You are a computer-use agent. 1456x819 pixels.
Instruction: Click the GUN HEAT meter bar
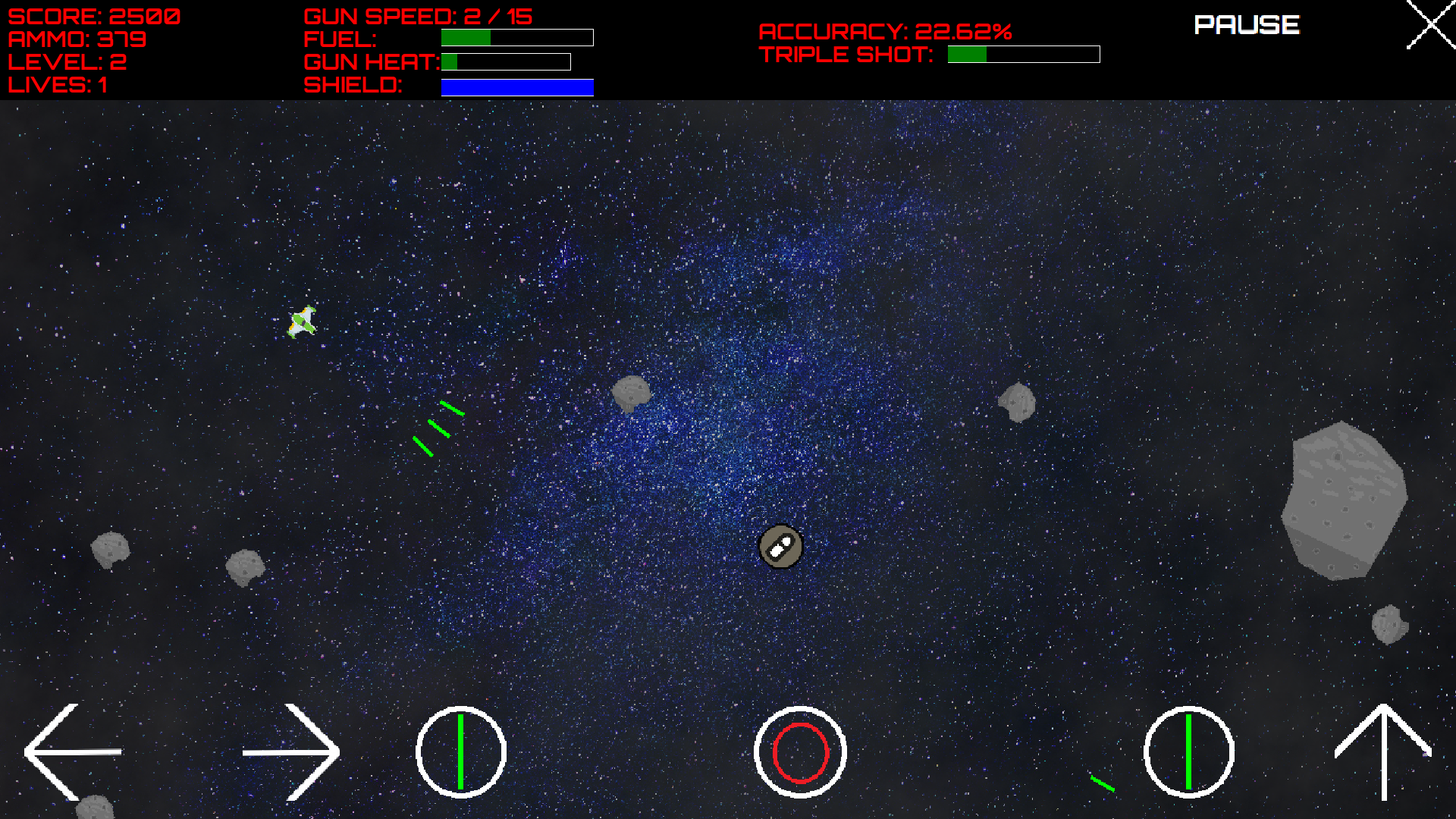[x=504, y=62]
